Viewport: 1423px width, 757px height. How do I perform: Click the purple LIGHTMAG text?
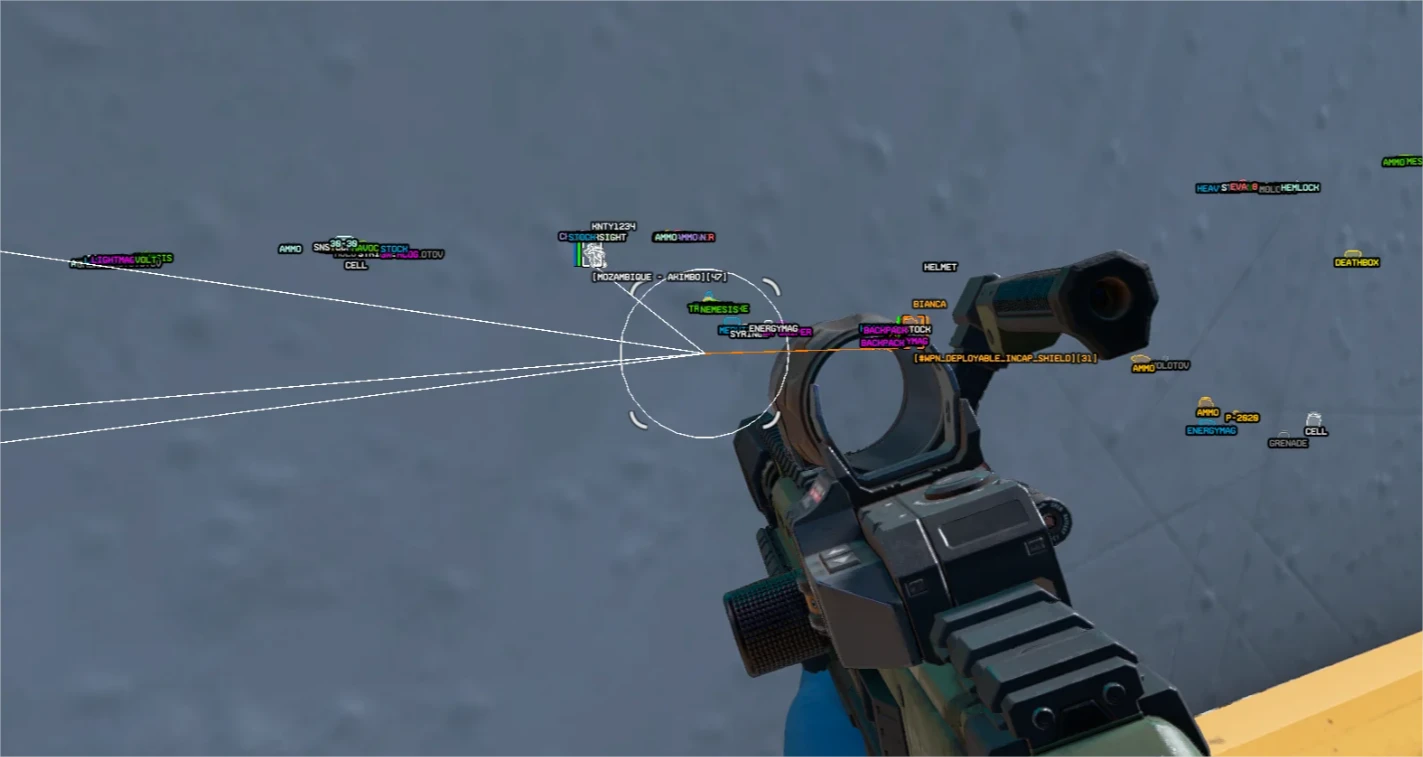point(112,257)
